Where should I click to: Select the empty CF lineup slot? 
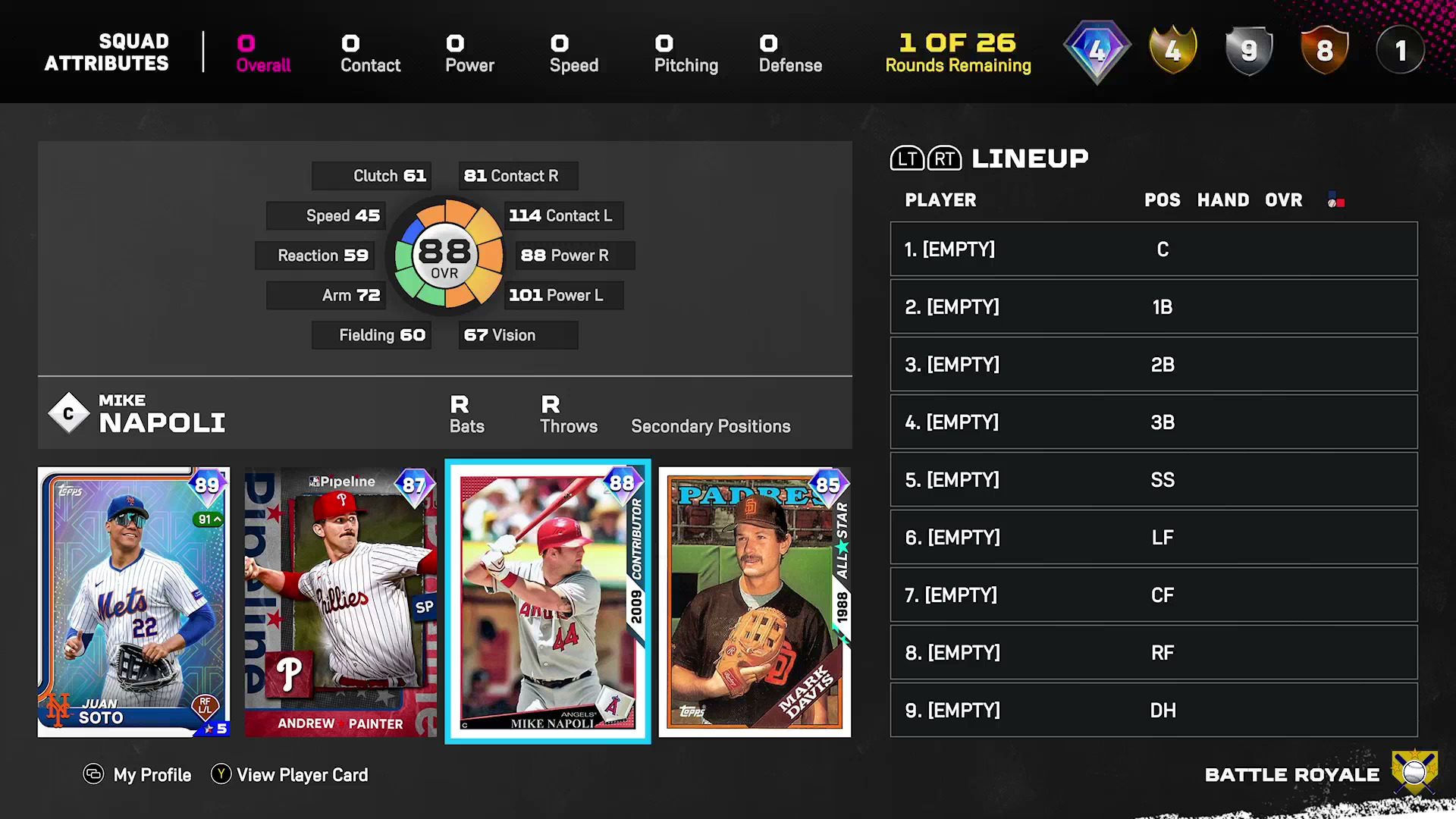pos(1153,595)
